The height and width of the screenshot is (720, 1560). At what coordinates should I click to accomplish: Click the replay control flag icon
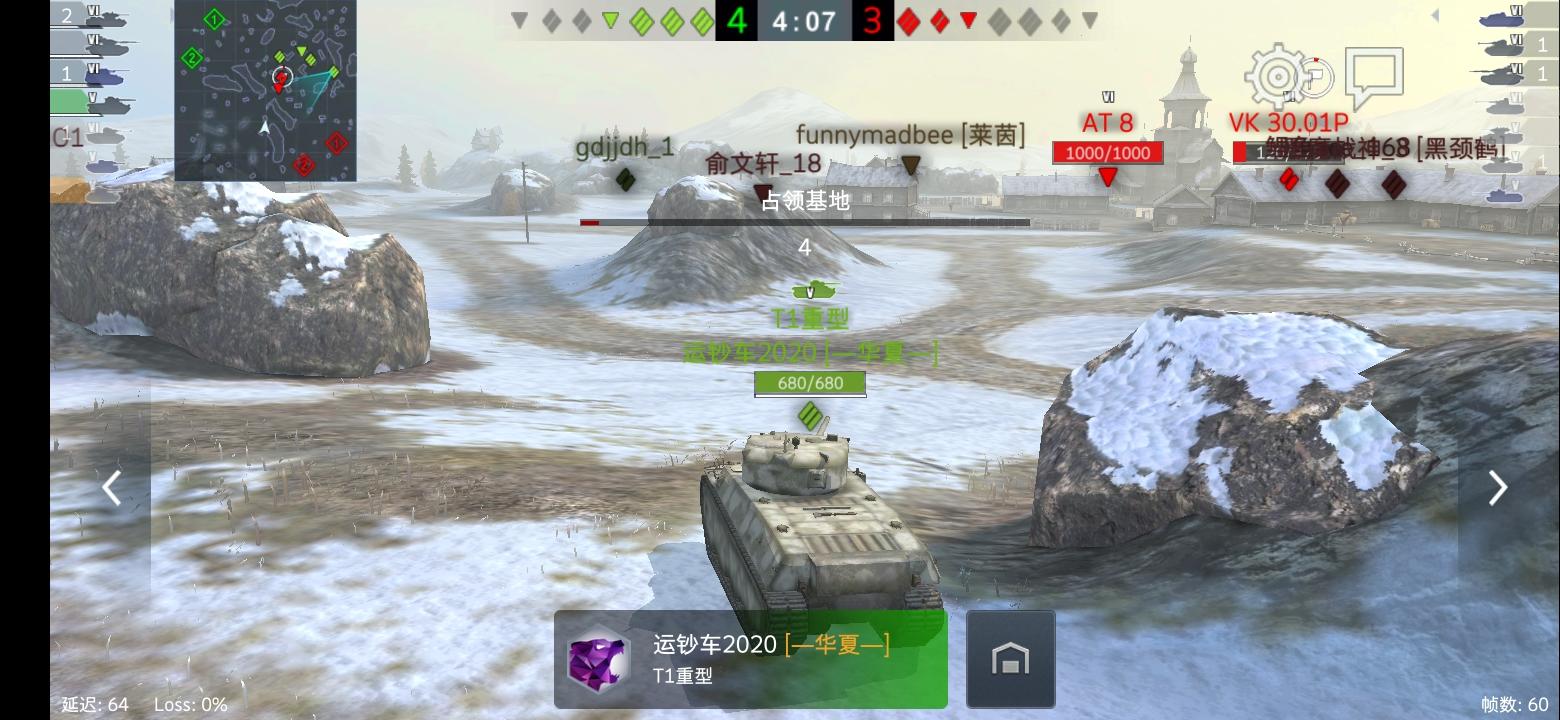(1317, 76)
